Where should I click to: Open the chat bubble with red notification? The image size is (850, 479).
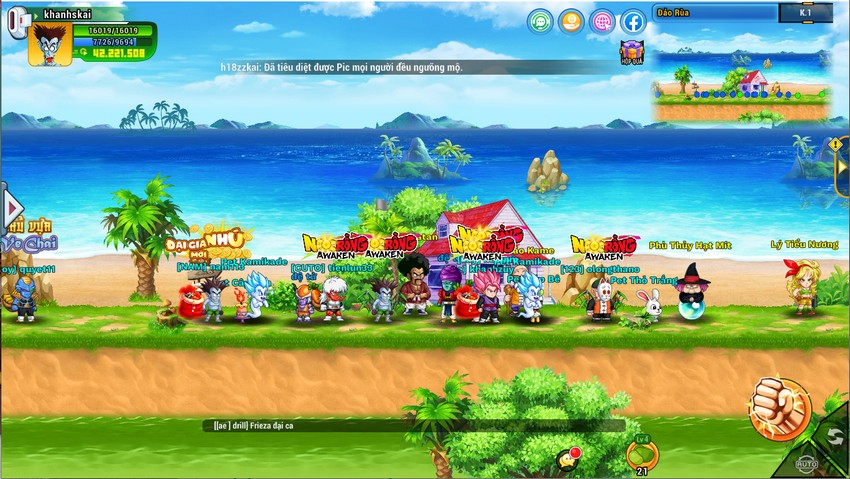point(569,457)
